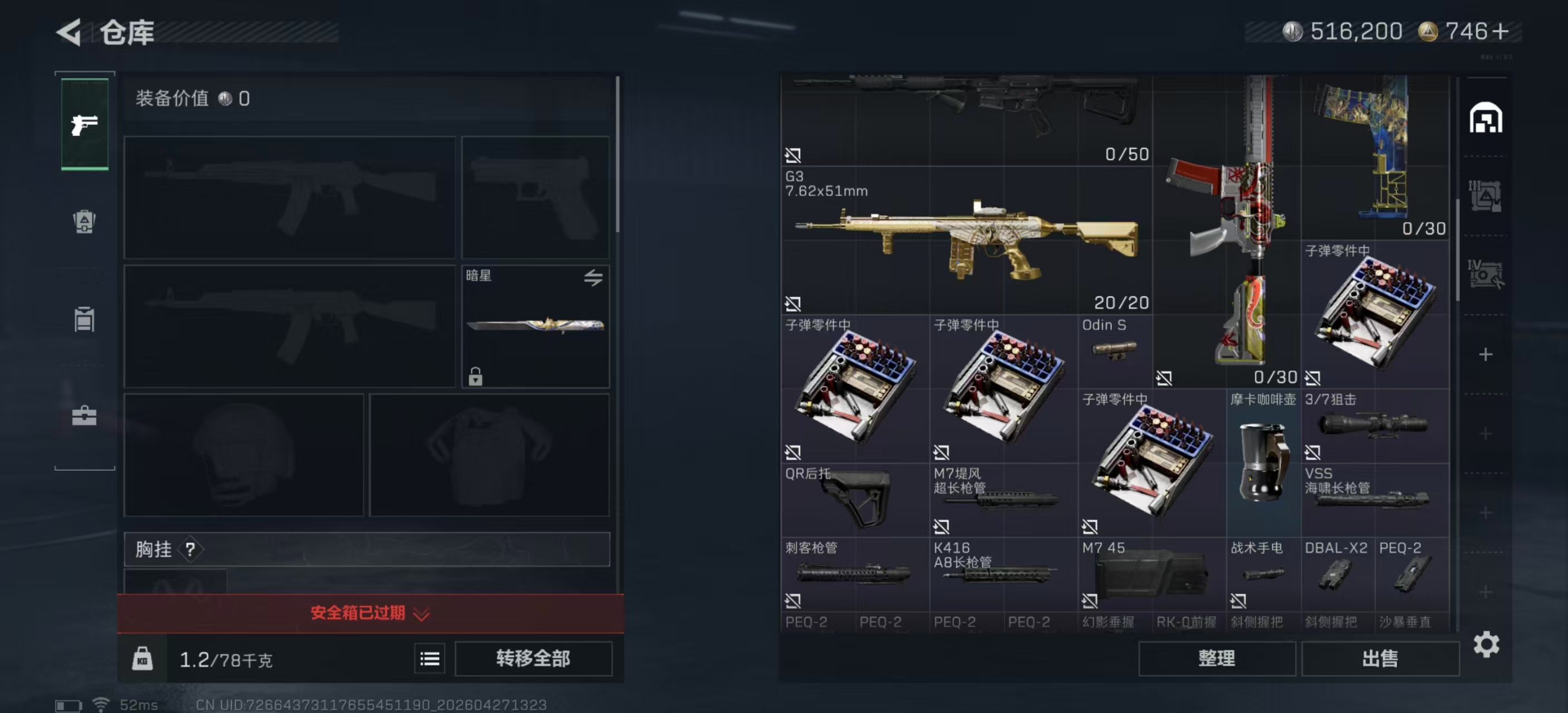Select the pistol weapons tab in left sidebar
The height and width of the screenshot is (713, 1568).
(84, 124)
